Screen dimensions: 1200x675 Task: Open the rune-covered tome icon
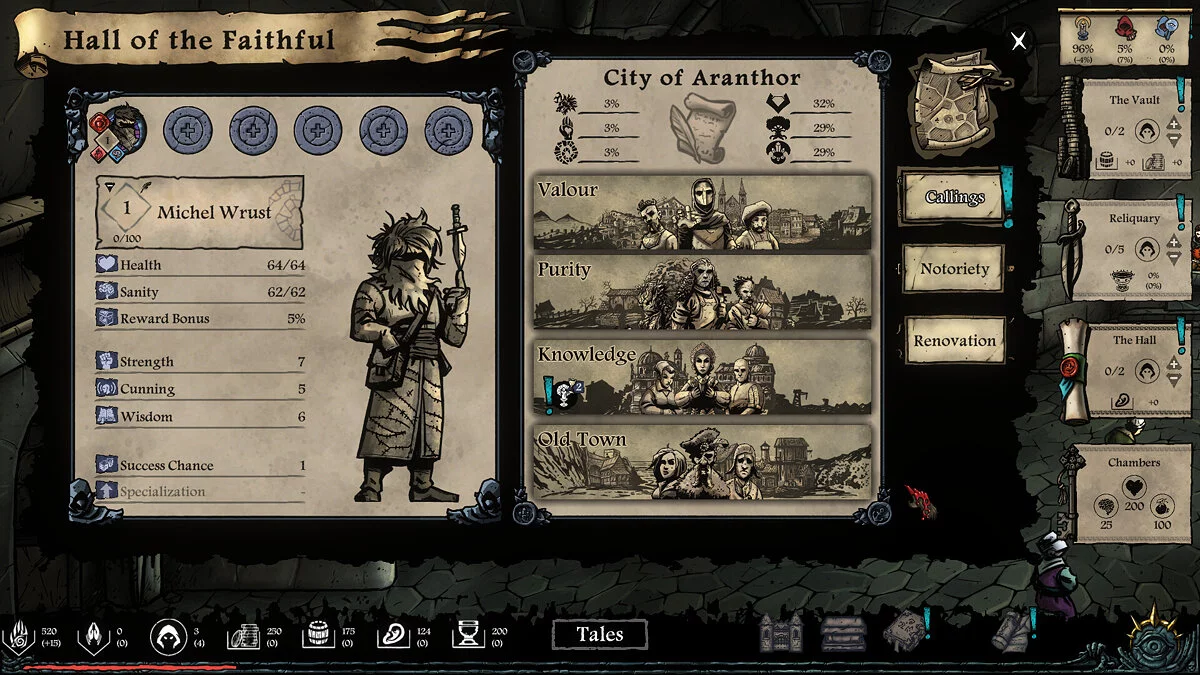[903, 632]
